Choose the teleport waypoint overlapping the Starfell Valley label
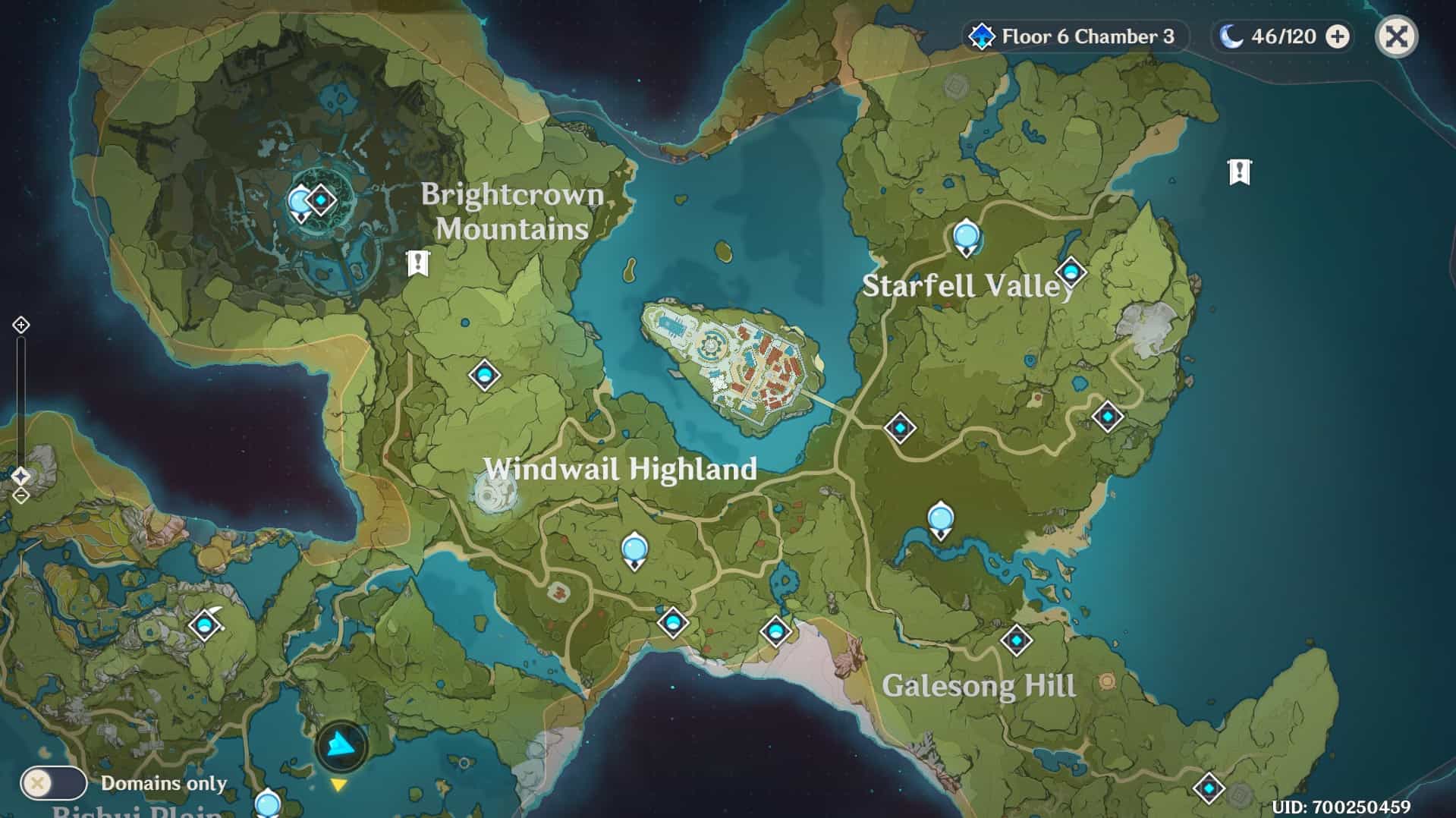Screen dimensions: 1456x818 [1071, 272]
